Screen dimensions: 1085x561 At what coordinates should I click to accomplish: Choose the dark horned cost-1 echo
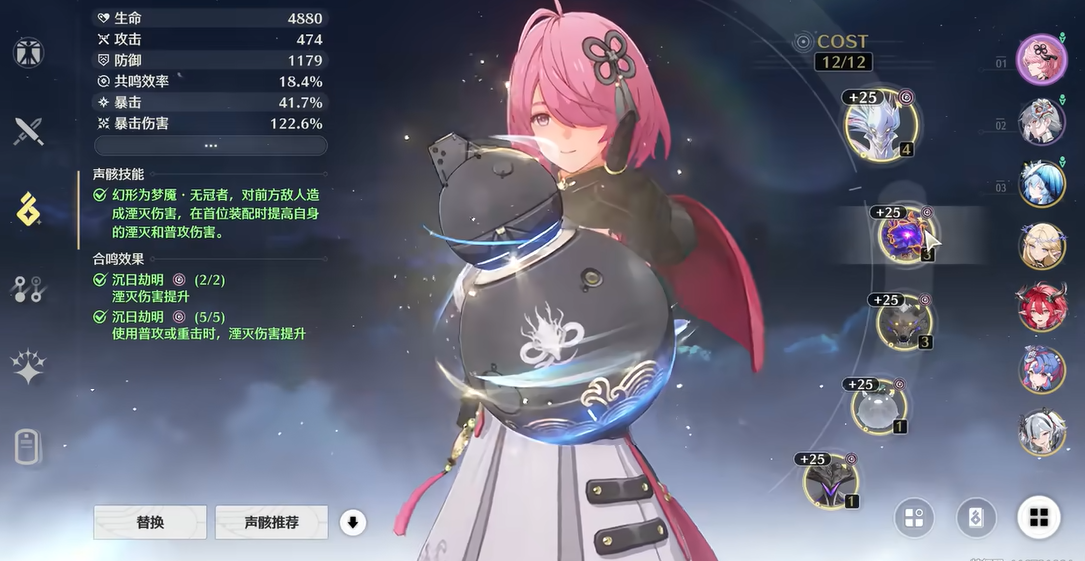[832, 481]
